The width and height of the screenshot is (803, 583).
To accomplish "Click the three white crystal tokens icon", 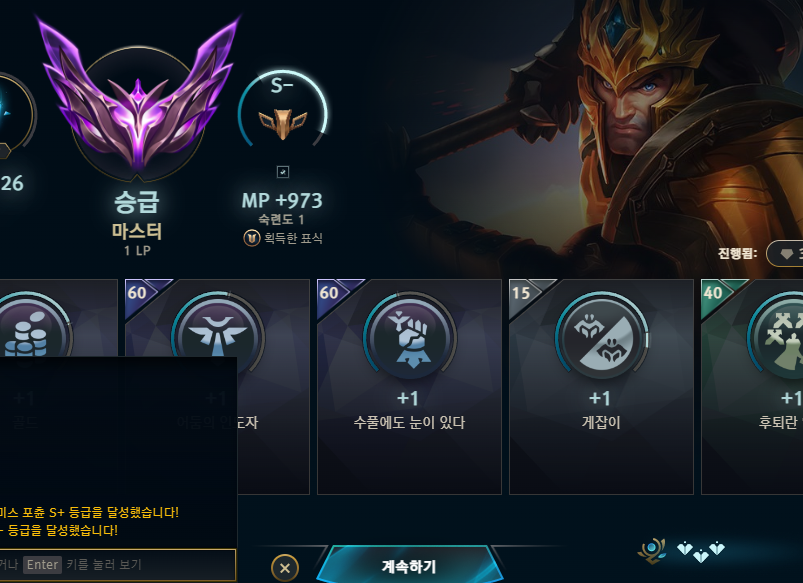I will [700, 549].
